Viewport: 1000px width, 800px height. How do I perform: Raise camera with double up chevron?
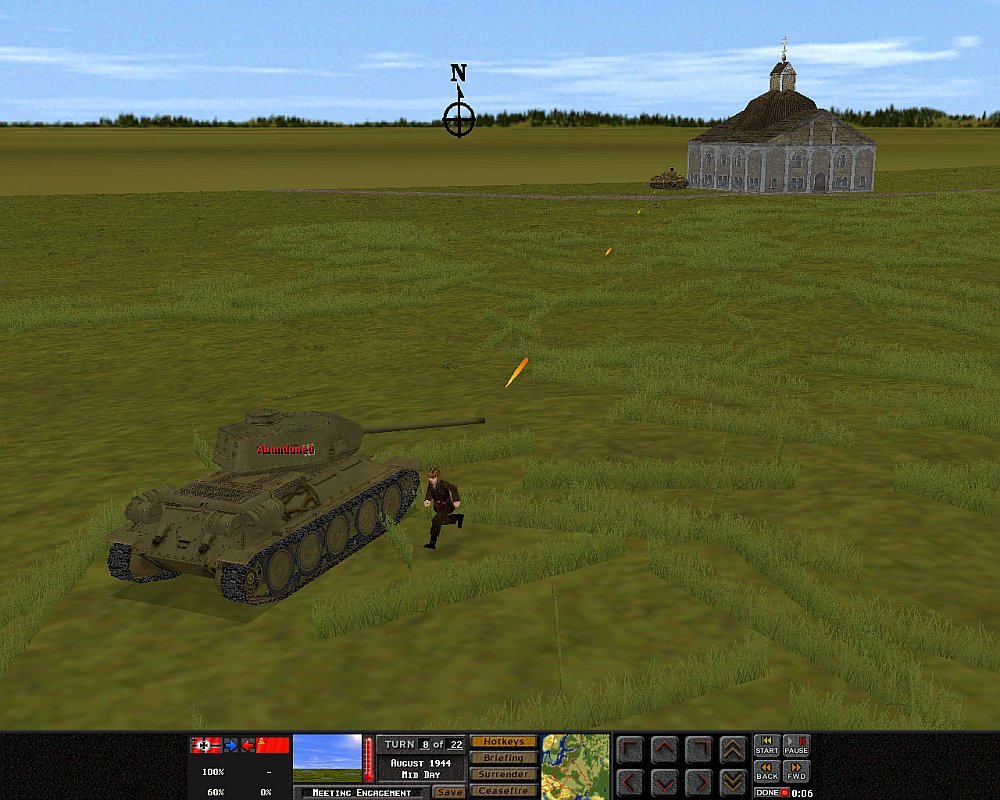[732, 749]
